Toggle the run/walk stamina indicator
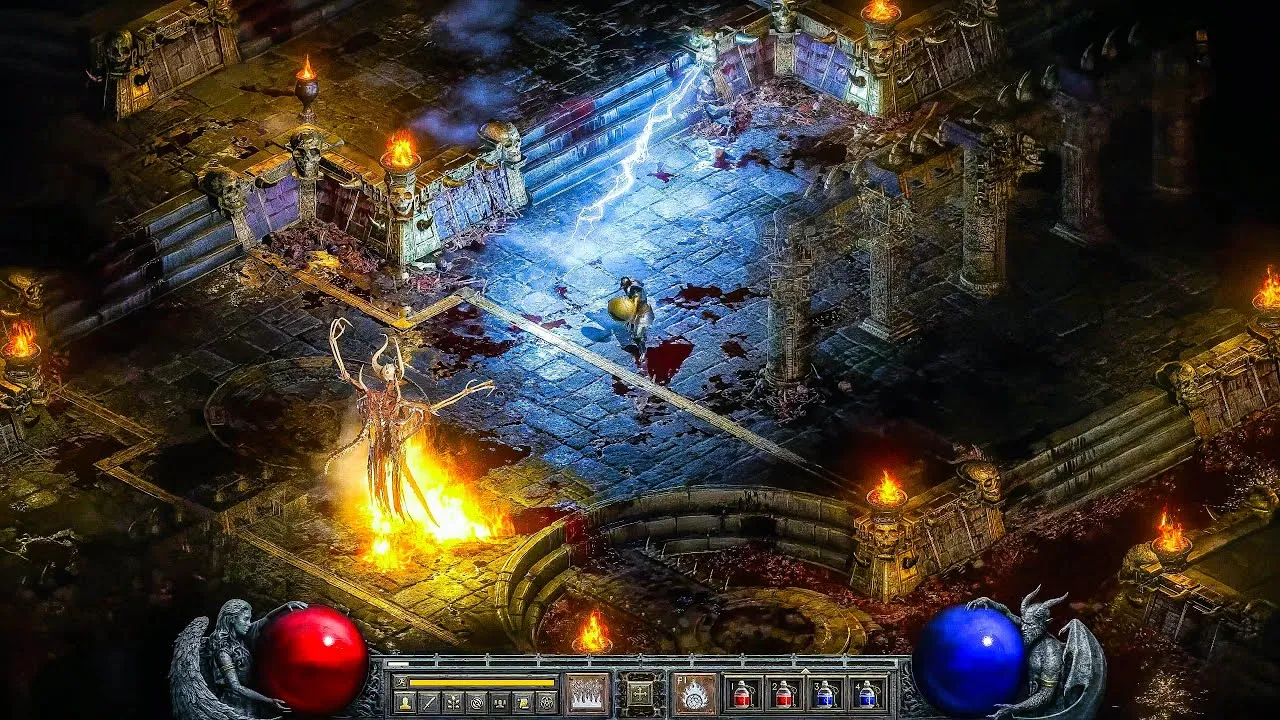The height and width of the screenshot is (720, 1280). pos(404,680)
